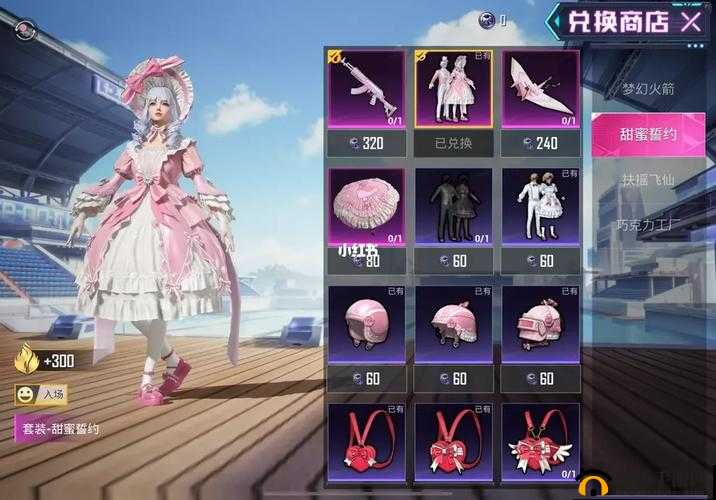
Task: Close the exchange shop screen
Action: [691, 21]
